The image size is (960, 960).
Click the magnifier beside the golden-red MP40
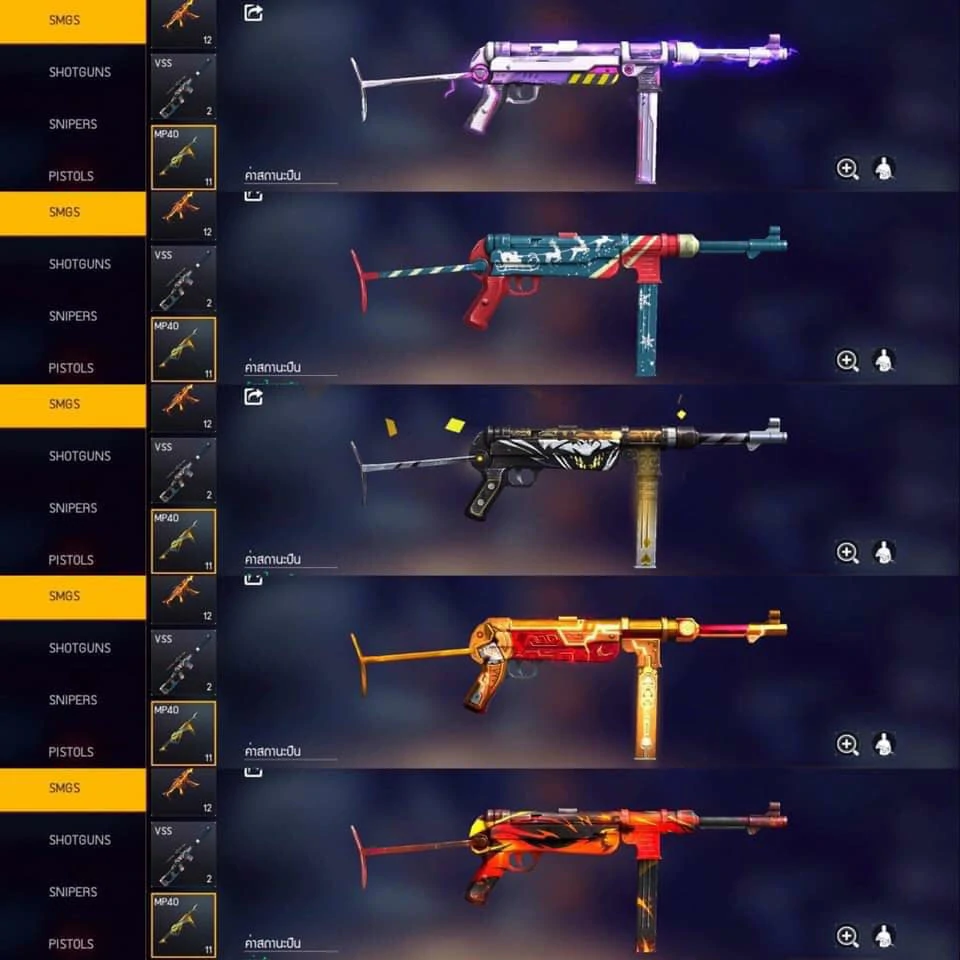[847, 744]
